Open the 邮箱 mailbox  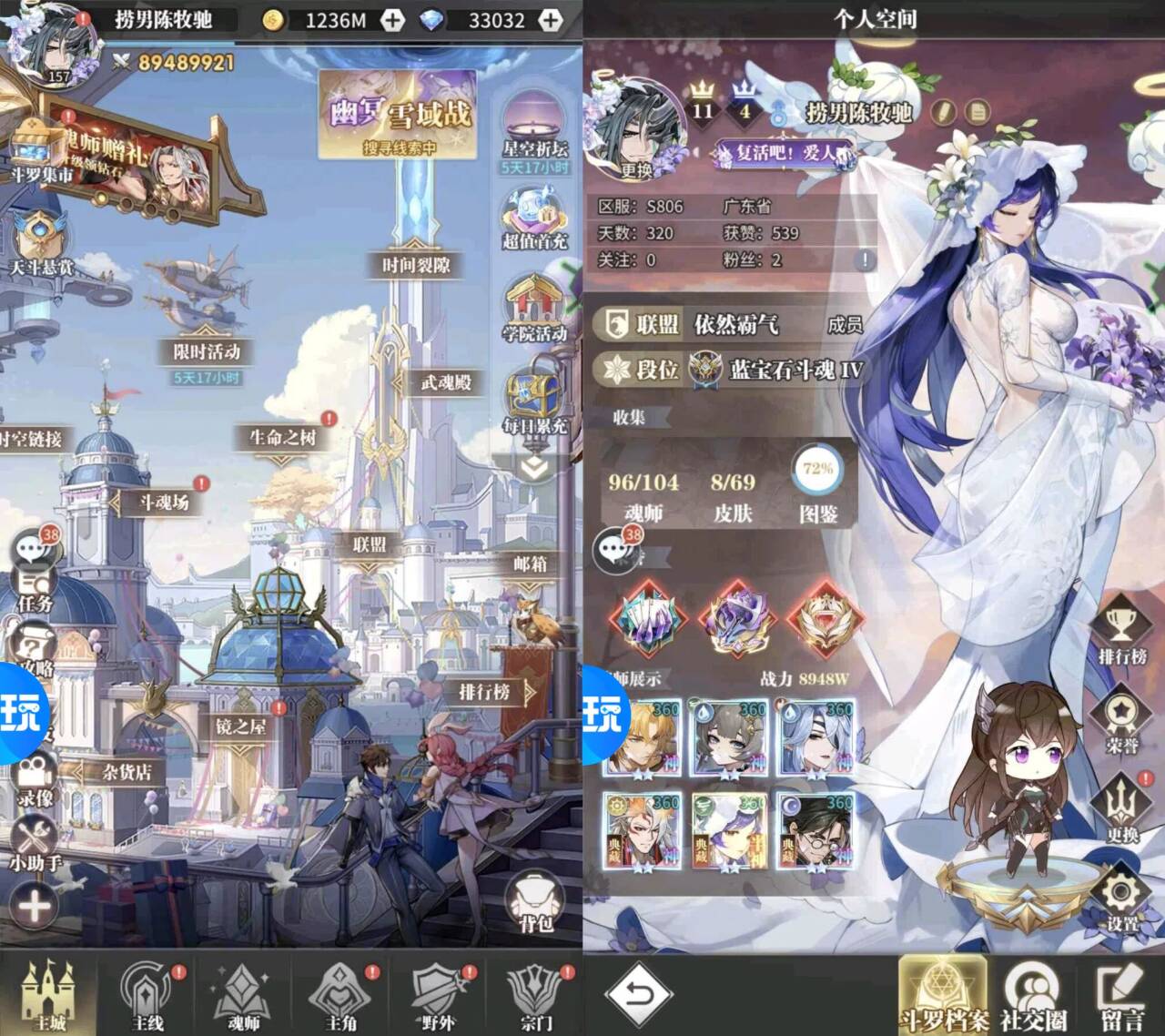(530, 564)
